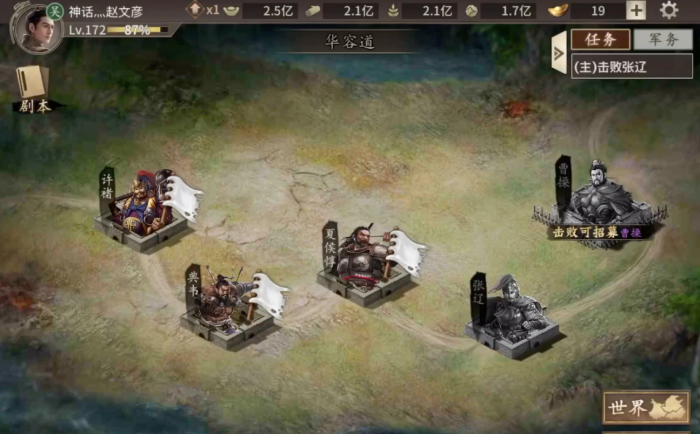The image size is (700, 434).
Task: Open the gear settings menu
Action: [669, 11]
